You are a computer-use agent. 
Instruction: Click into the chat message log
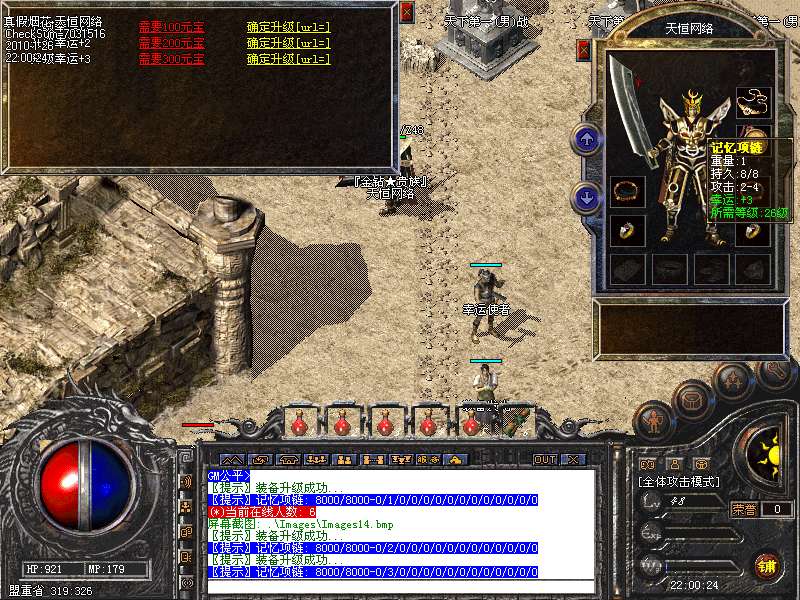pyautogui.click(x=400, y=530)
